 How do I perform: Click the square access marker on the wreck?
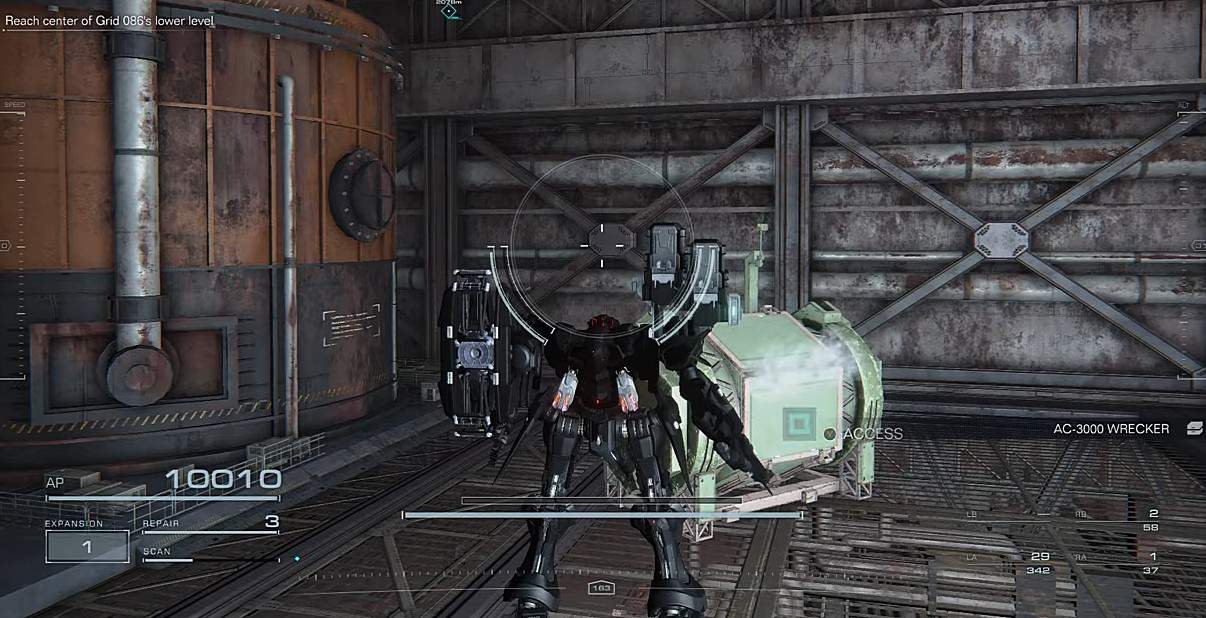(x=800, y=424)
